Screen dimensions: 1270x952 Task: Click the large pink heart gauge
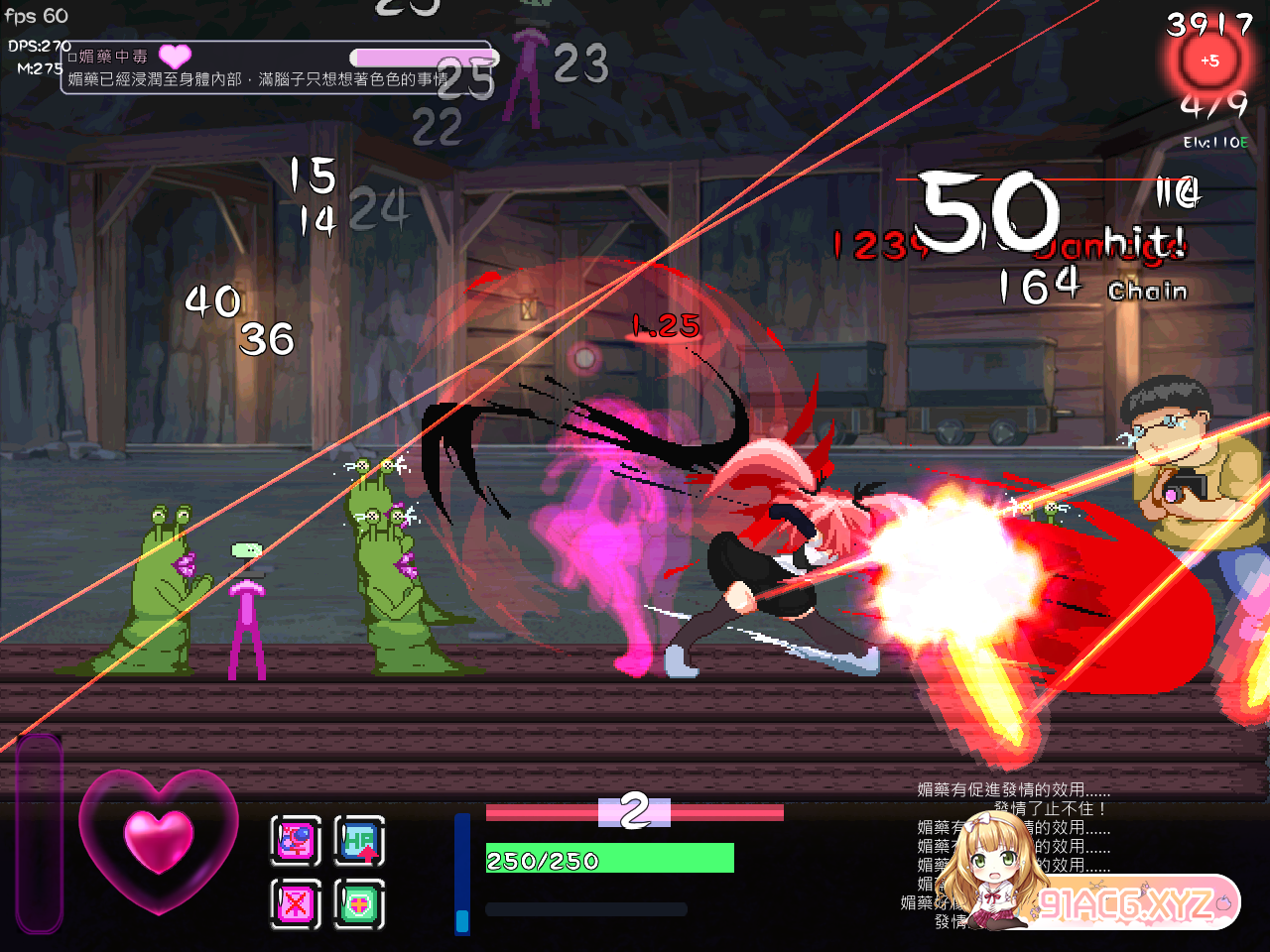point(159,840)
